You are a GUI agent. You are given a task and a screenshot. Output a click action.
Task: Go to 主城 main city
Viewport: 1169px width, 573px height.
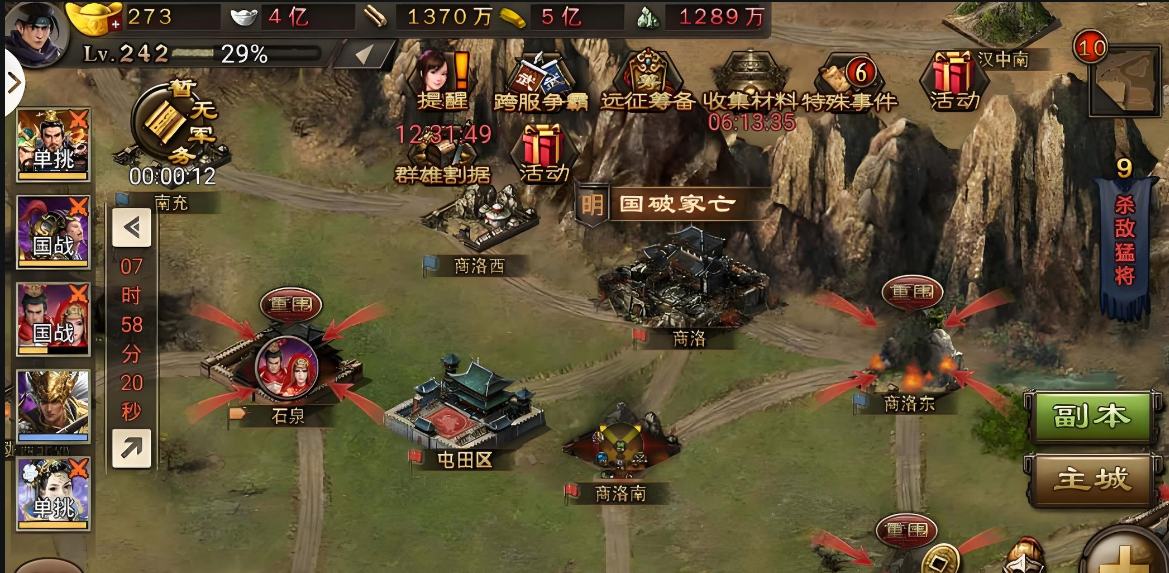click(1094, 480)
